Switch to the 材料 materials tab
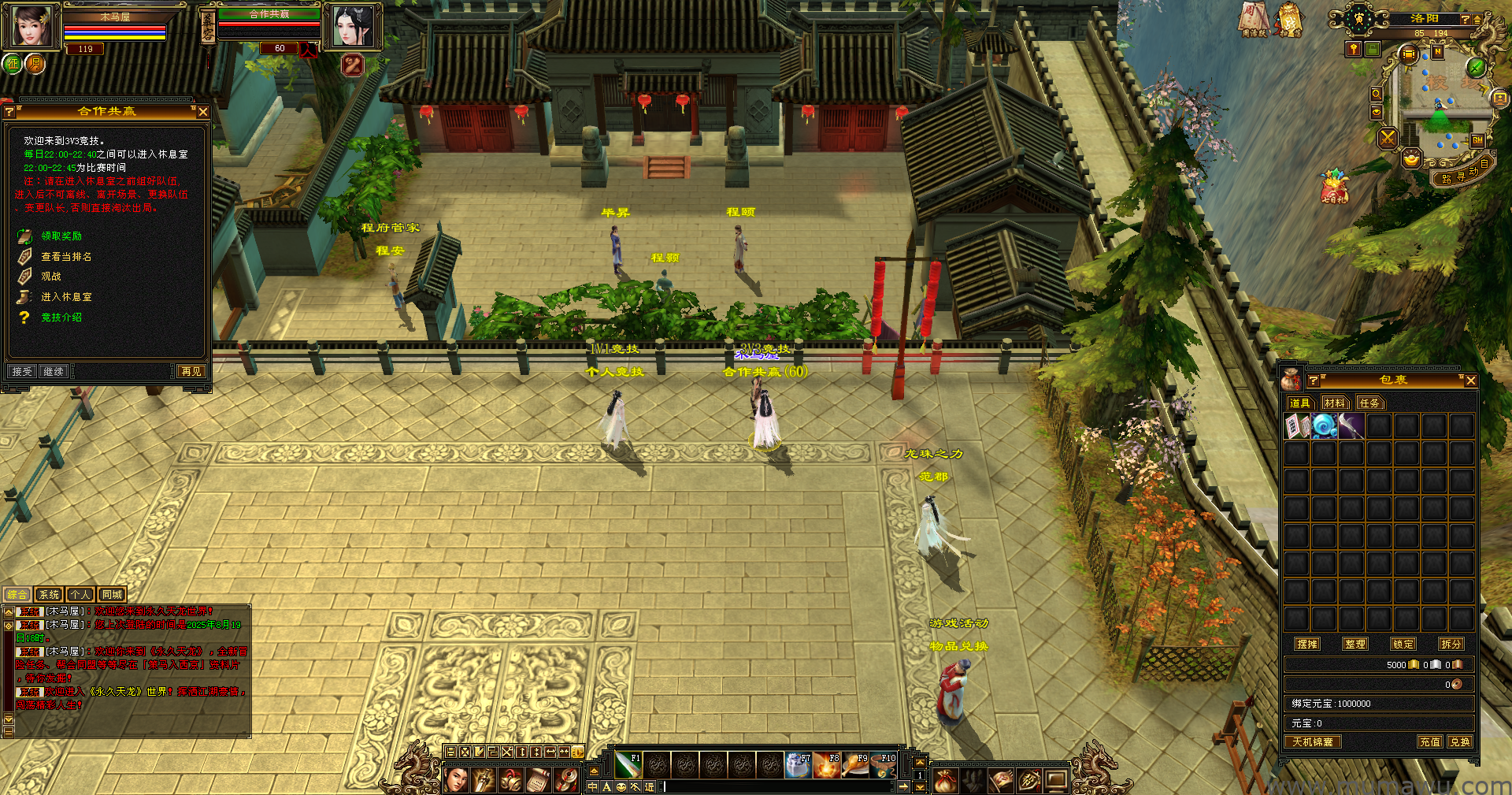Image resolution: width=1512 pixels, height=795 pixels. point(1335,403)
